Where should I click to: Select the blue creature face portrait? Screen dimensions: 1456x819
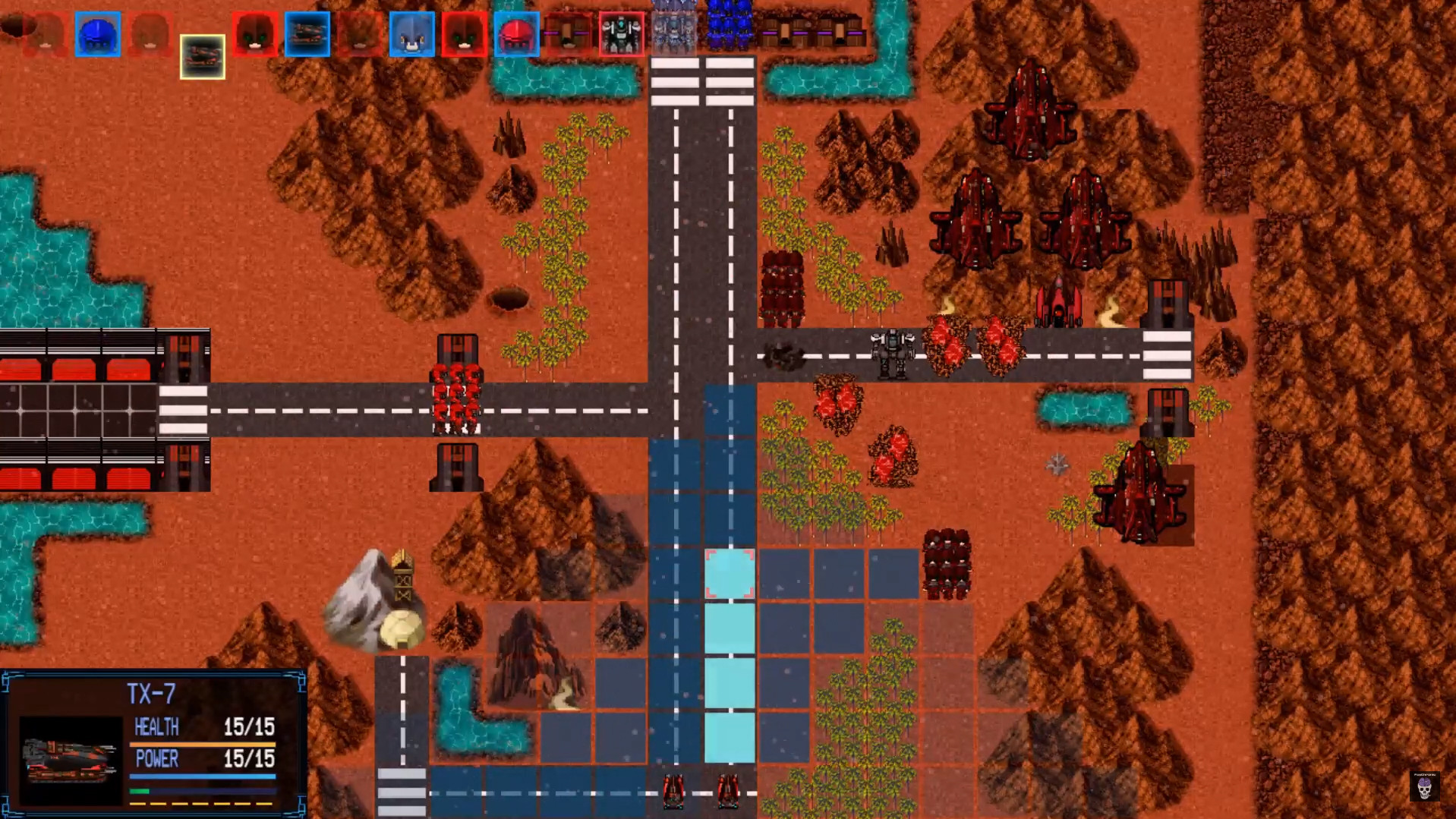click(x=411, y=34)
